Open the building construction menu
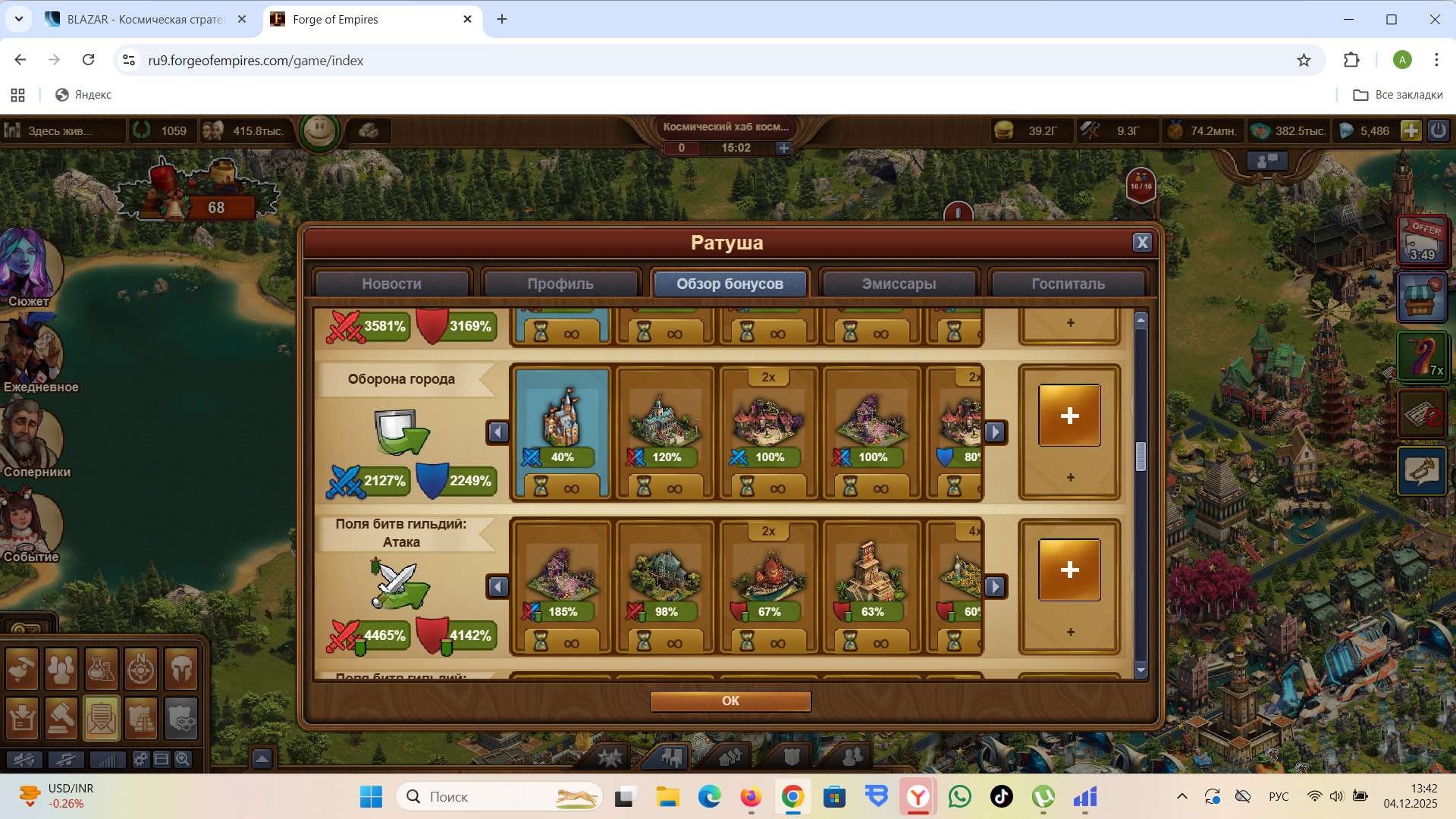 [x=21, y=671]
